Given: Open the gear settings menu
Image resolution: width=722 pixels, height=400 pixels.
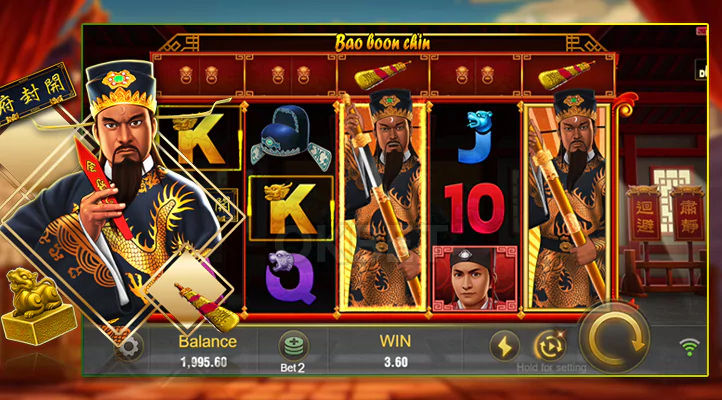Looking at the screenshot, I should pyautogui.click(x=127, y=348).
